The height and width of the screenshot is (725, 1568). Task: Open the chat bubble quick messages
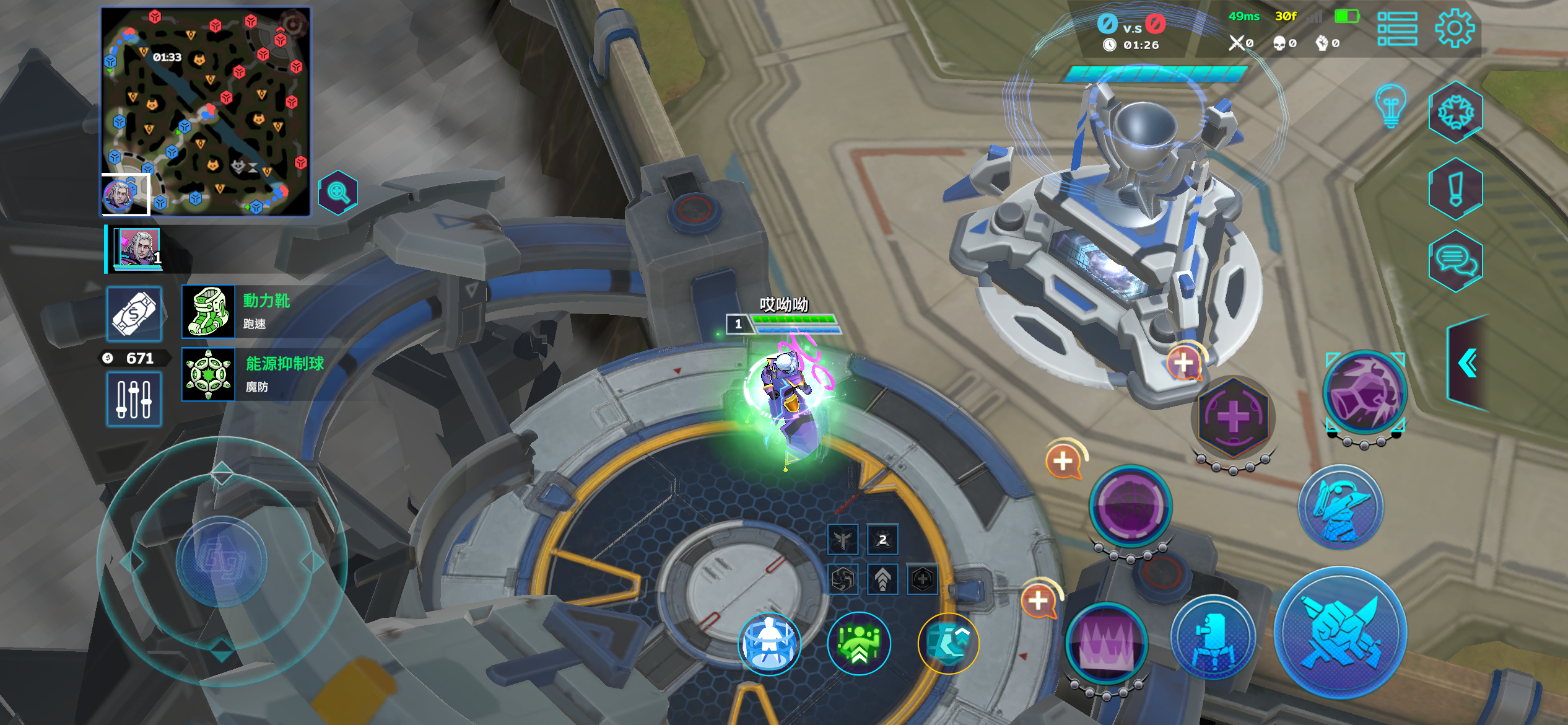[x=1455, y=261]
